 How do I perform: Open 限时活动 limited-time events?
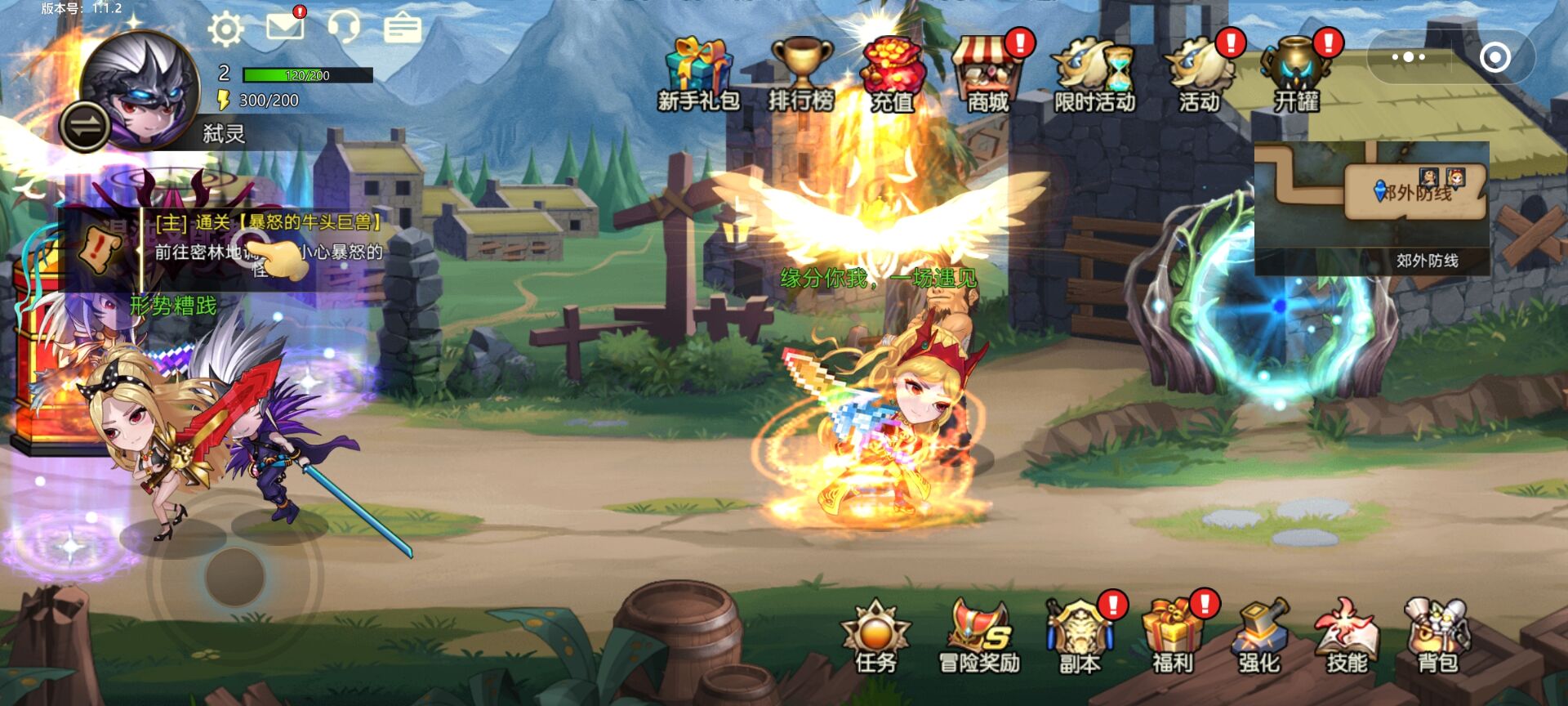coord(1094,75)
